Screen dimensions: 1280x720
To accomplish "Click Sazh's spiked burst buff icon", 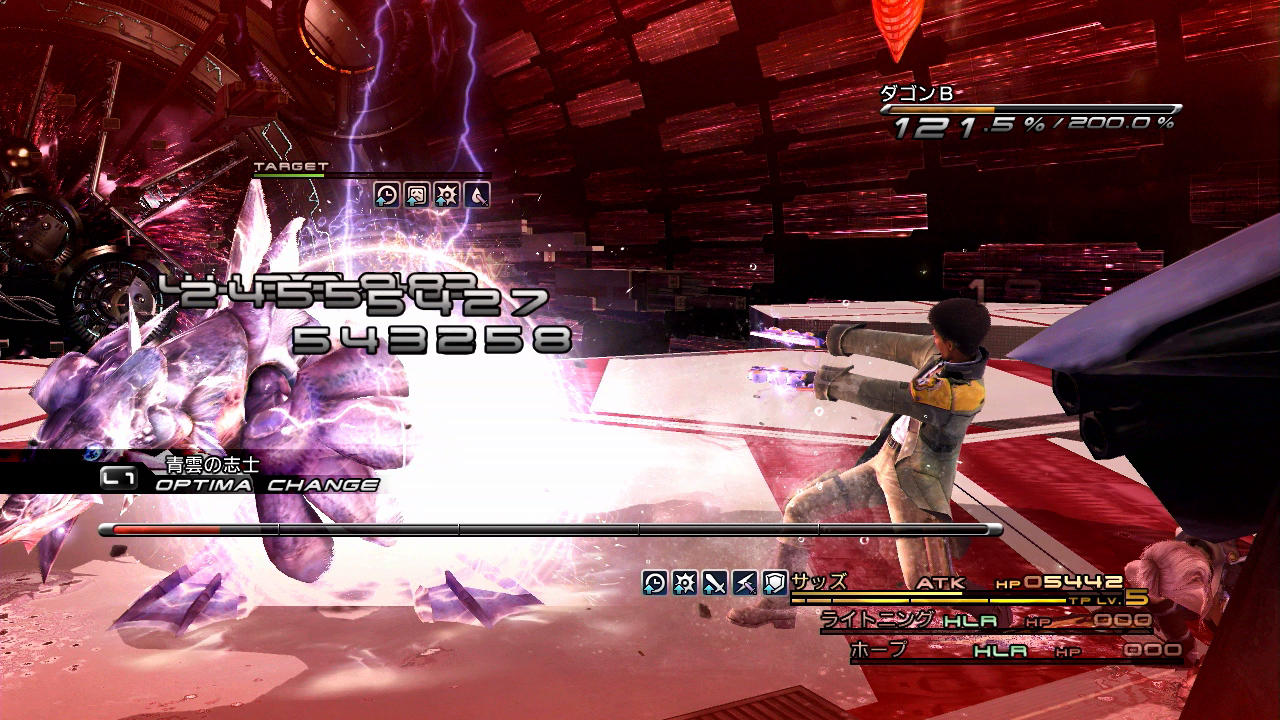I will pos(684,583).
